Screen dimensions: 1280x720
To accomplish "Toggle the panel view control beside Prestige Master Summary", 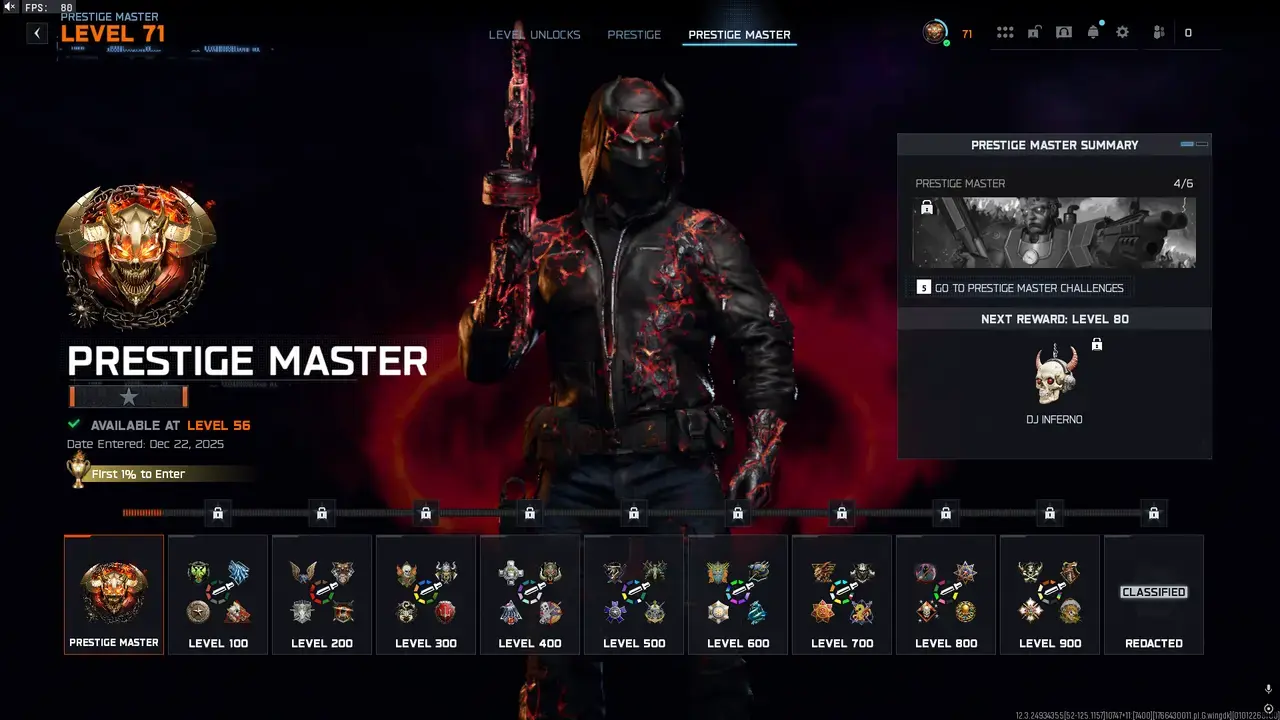I will tap(1192, 143).
